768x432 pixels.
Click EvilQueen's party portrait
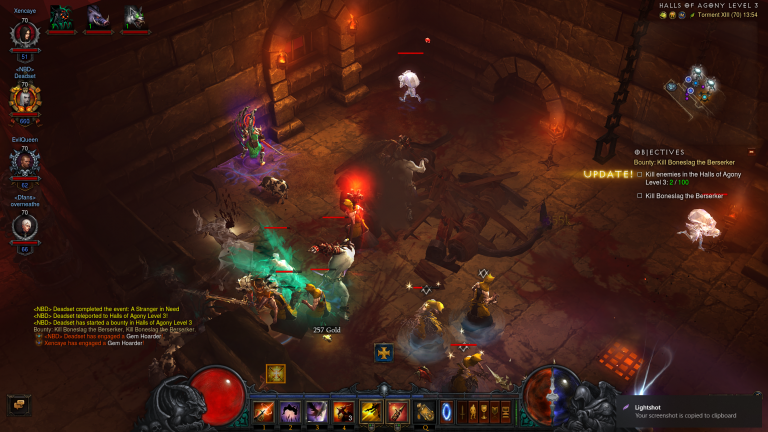point(25,162)
